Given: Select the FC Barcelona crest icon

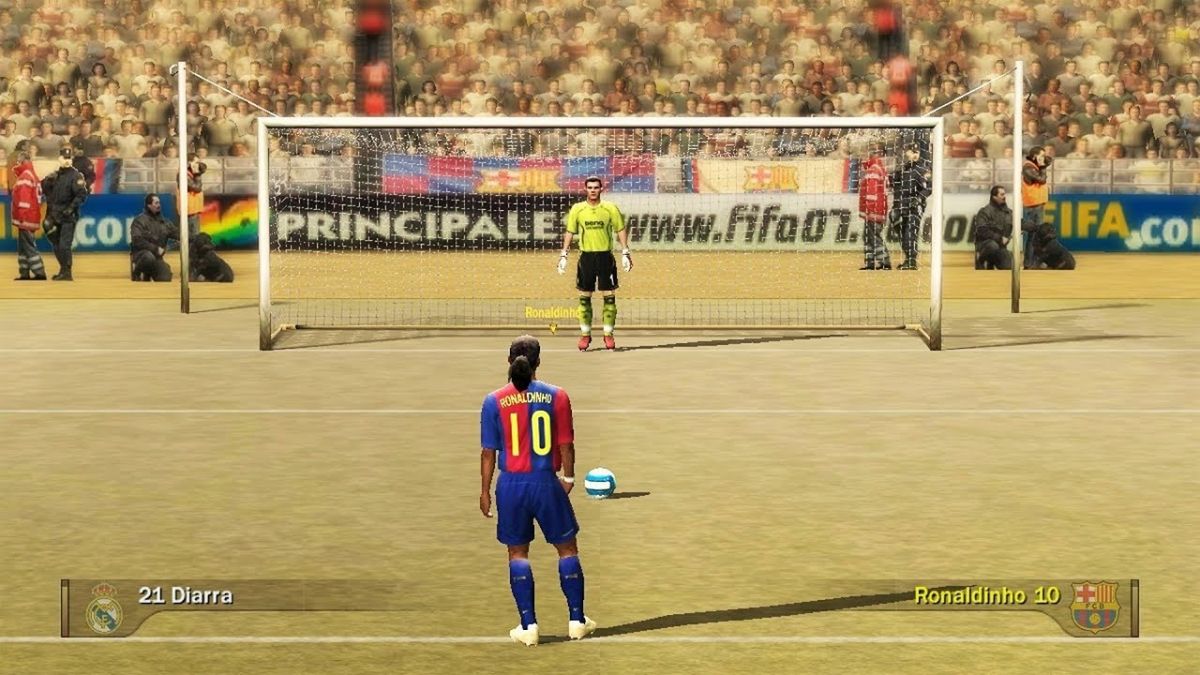Looking at the screenshot, I should pos(1094,606).
